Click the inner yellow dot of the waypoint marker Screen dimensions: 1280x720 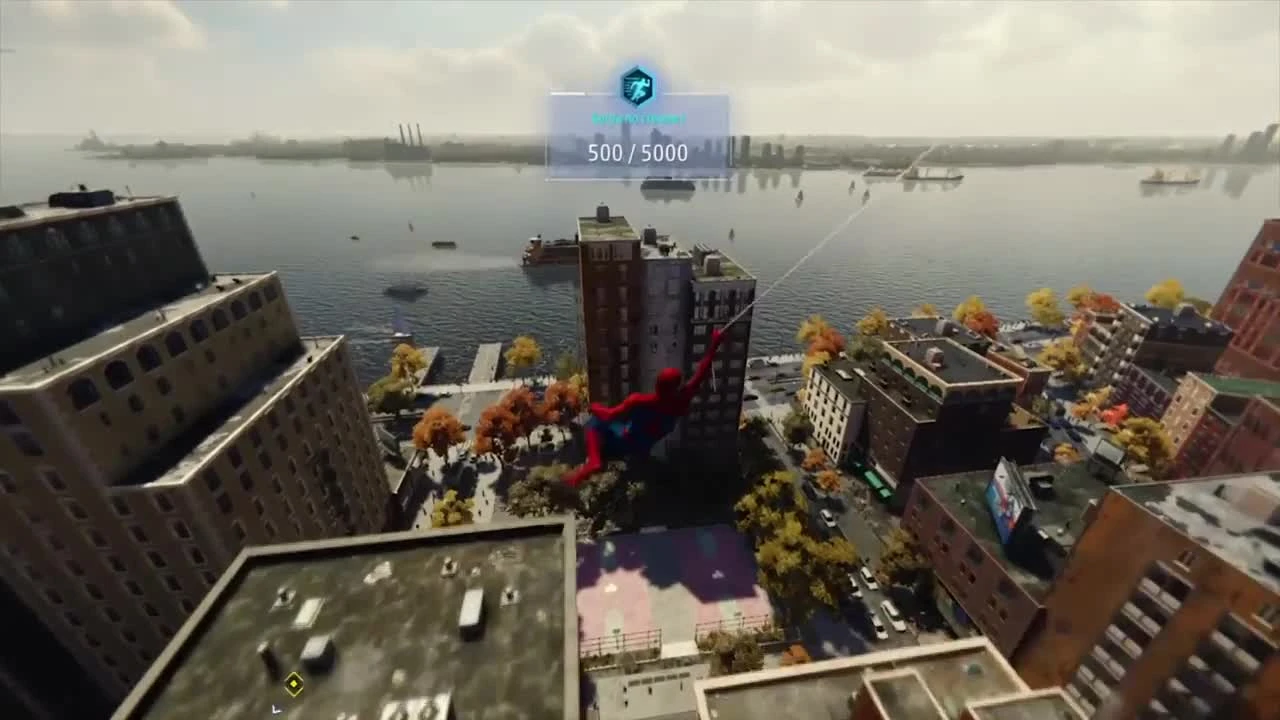point(293,684)
